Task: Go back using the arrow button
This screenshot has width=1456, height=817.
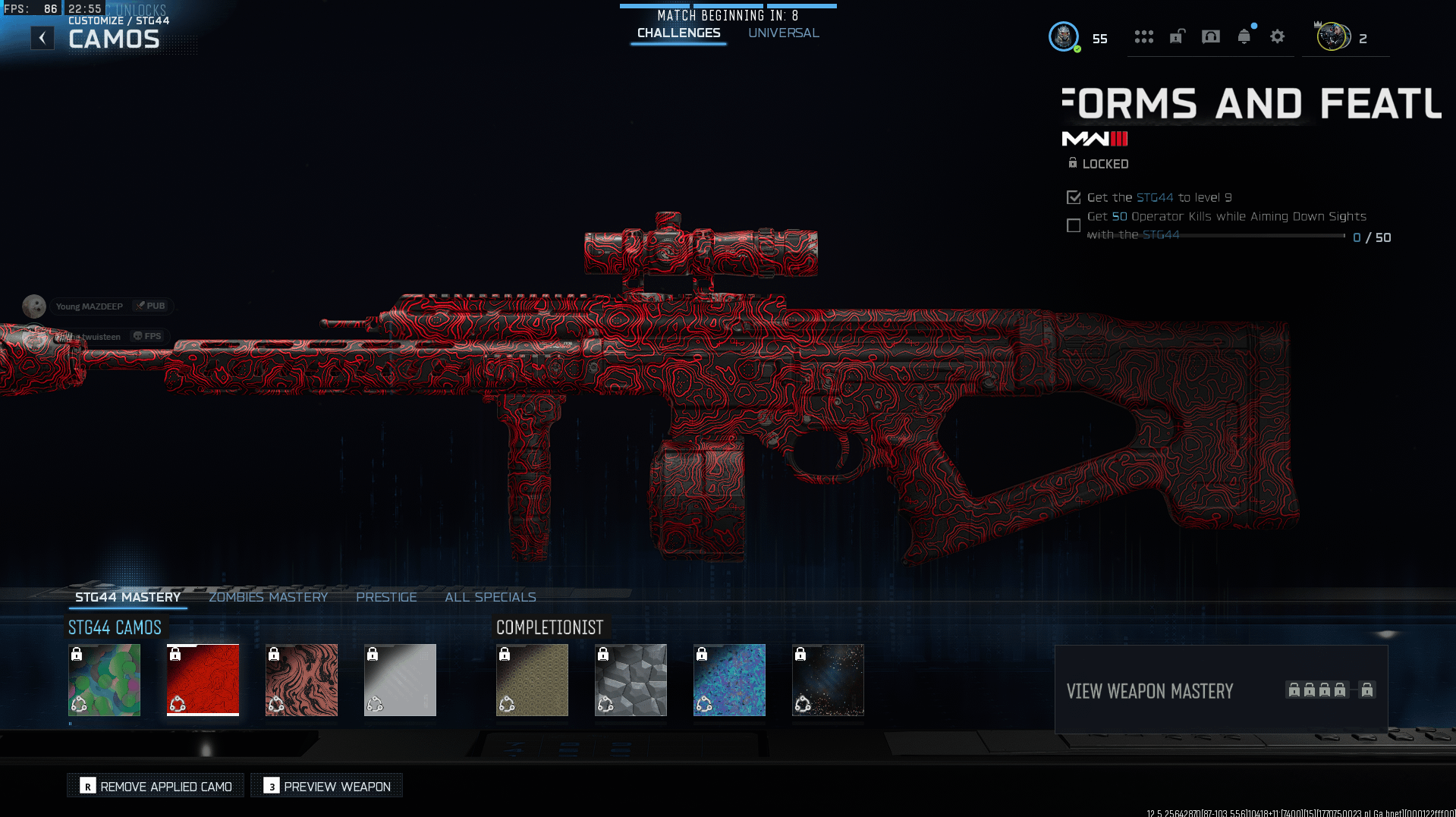Action: 42,38
